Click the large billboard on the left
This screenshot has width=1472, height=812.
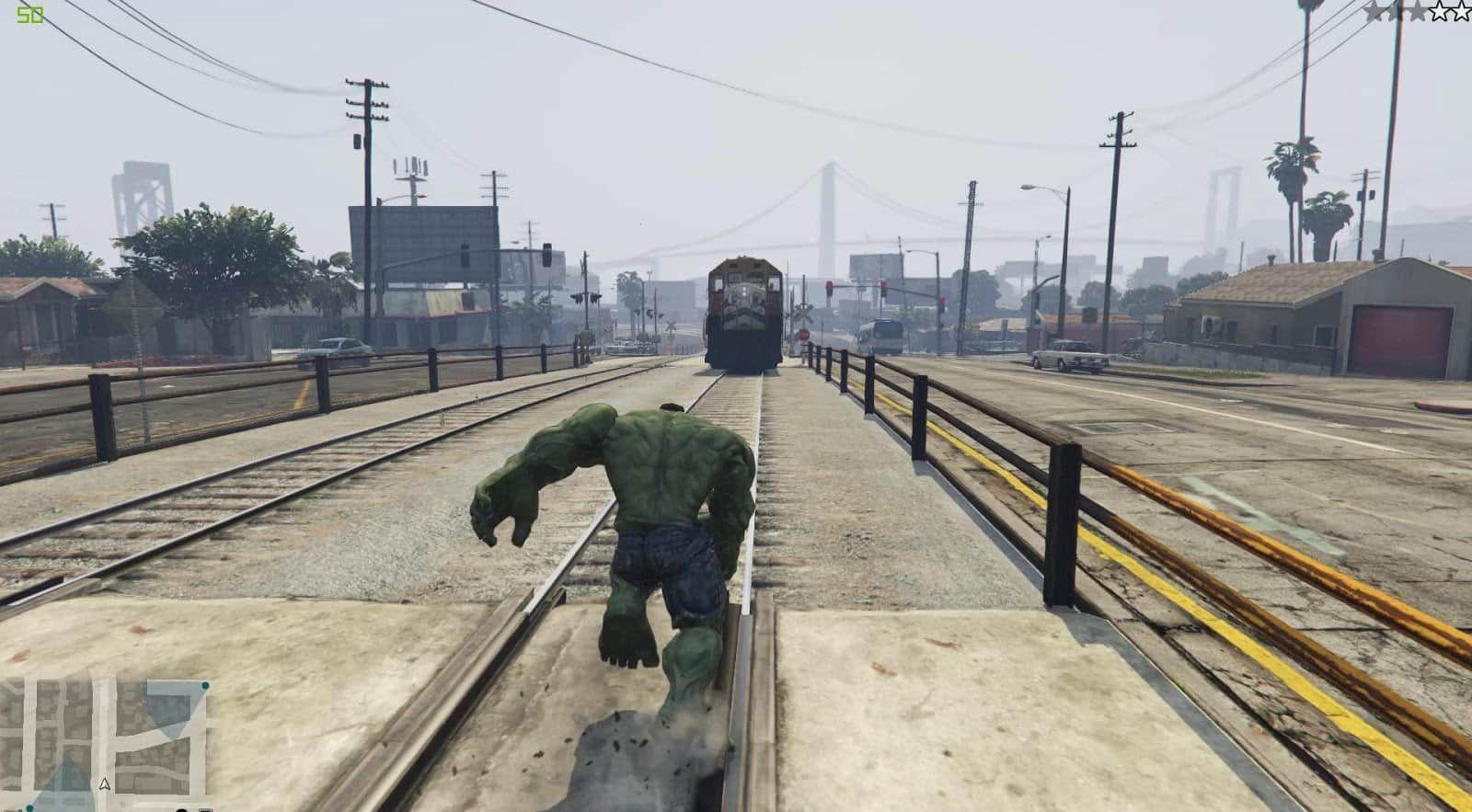coord(423,244)
